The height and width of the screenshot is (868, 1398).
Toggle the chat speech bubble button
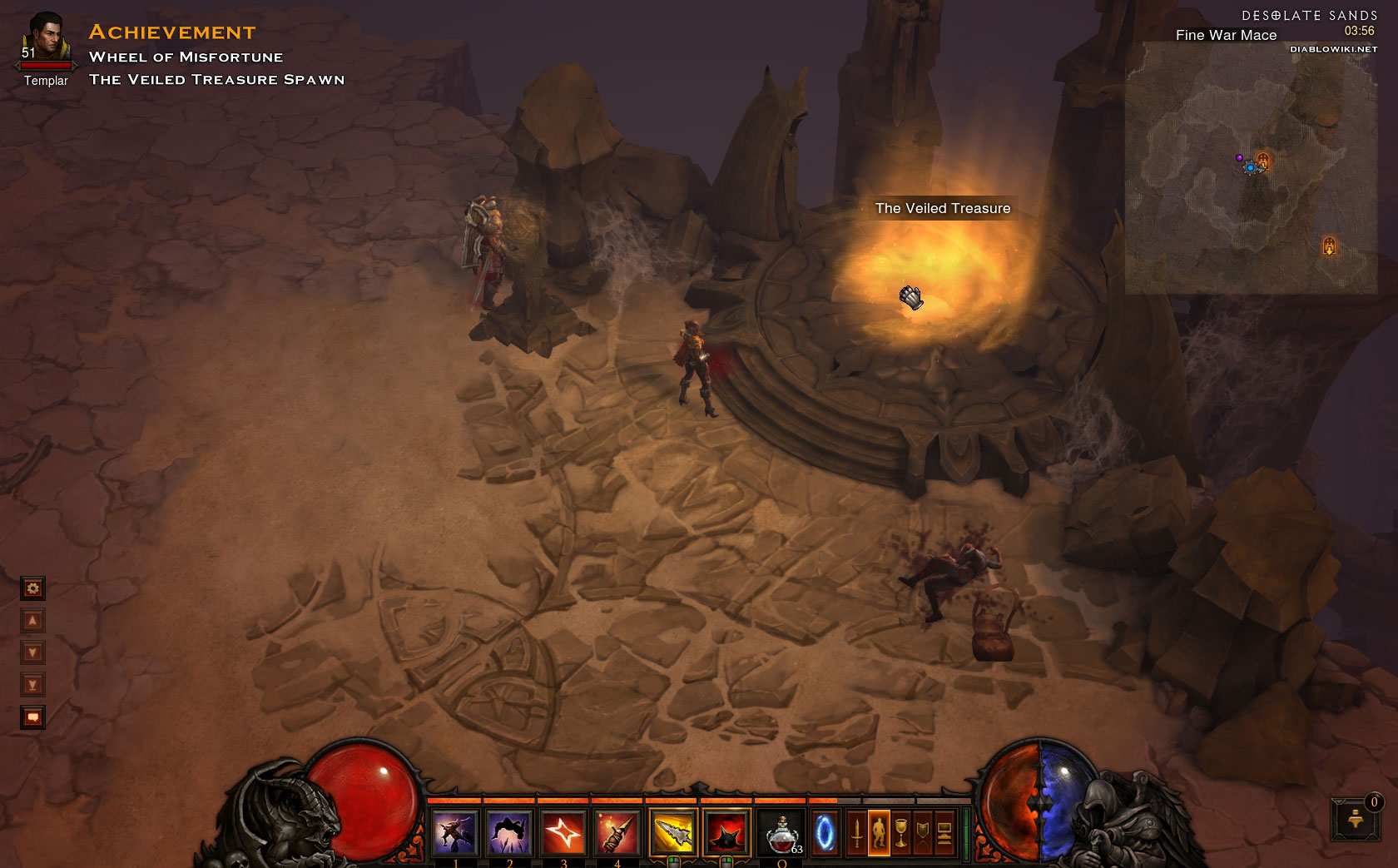(32, 717)
